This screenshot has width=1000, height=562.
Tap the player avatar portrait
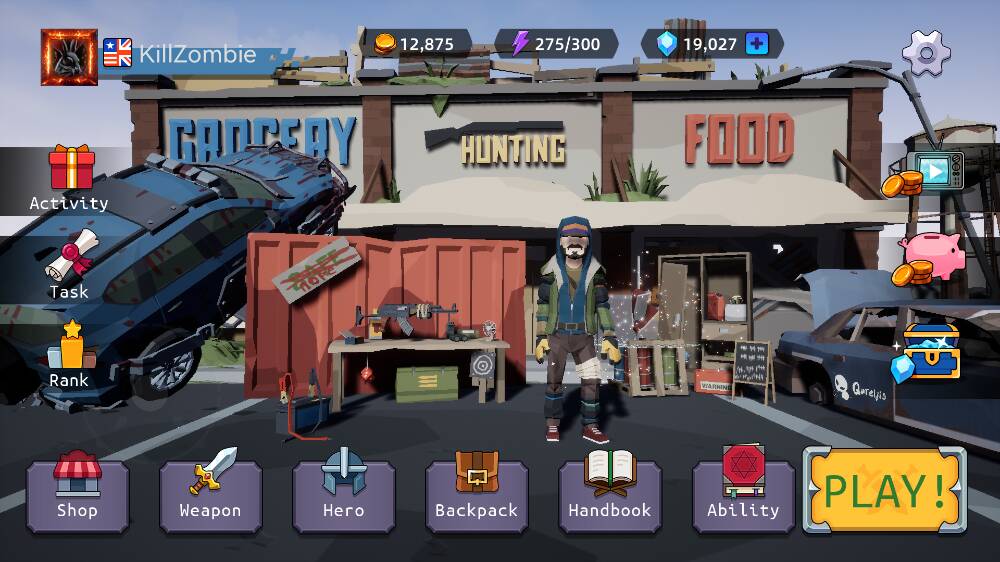[69, 56]
